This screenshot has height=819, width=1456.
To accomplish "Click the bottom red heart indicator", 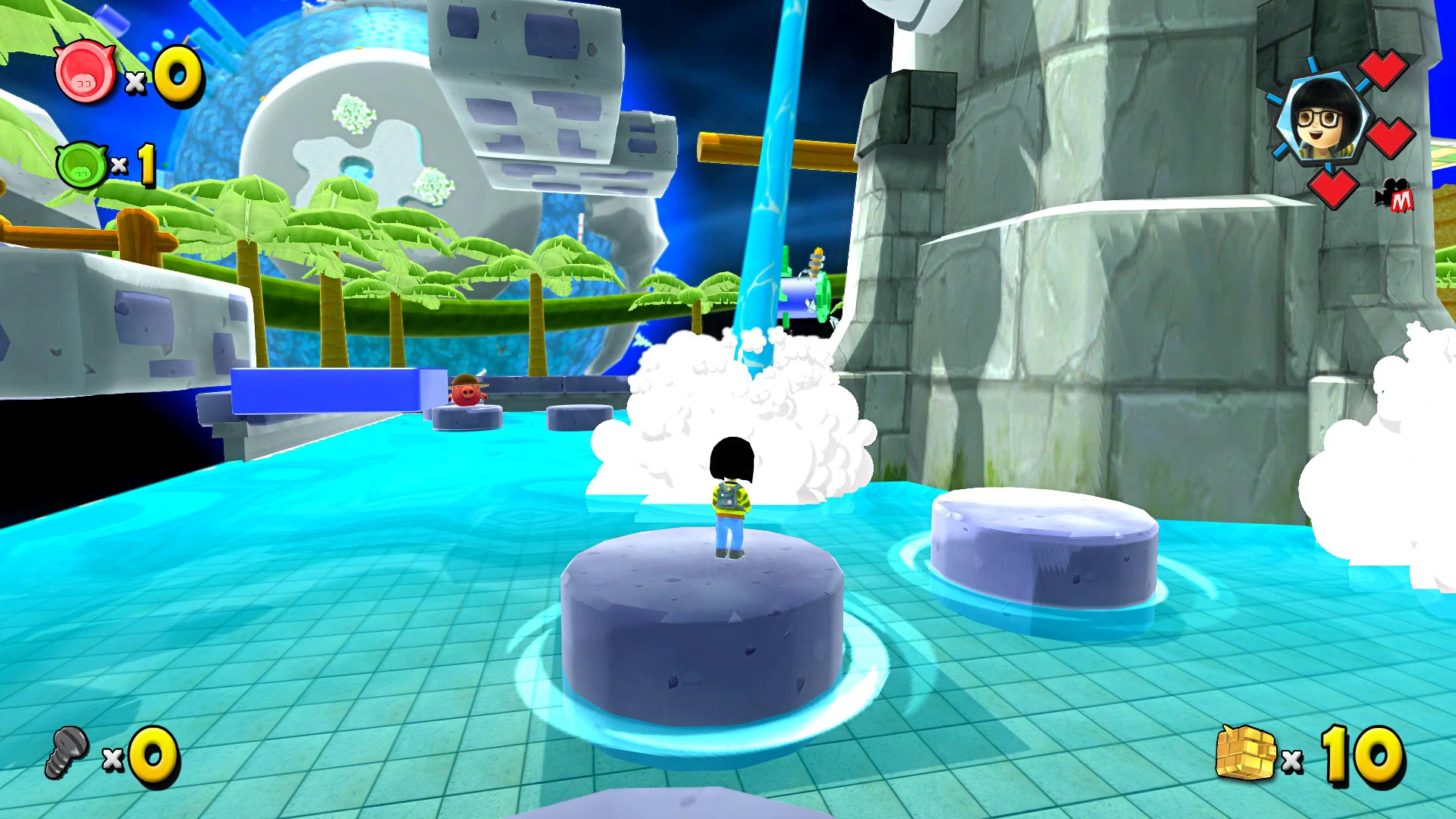I will [1335, 190].
